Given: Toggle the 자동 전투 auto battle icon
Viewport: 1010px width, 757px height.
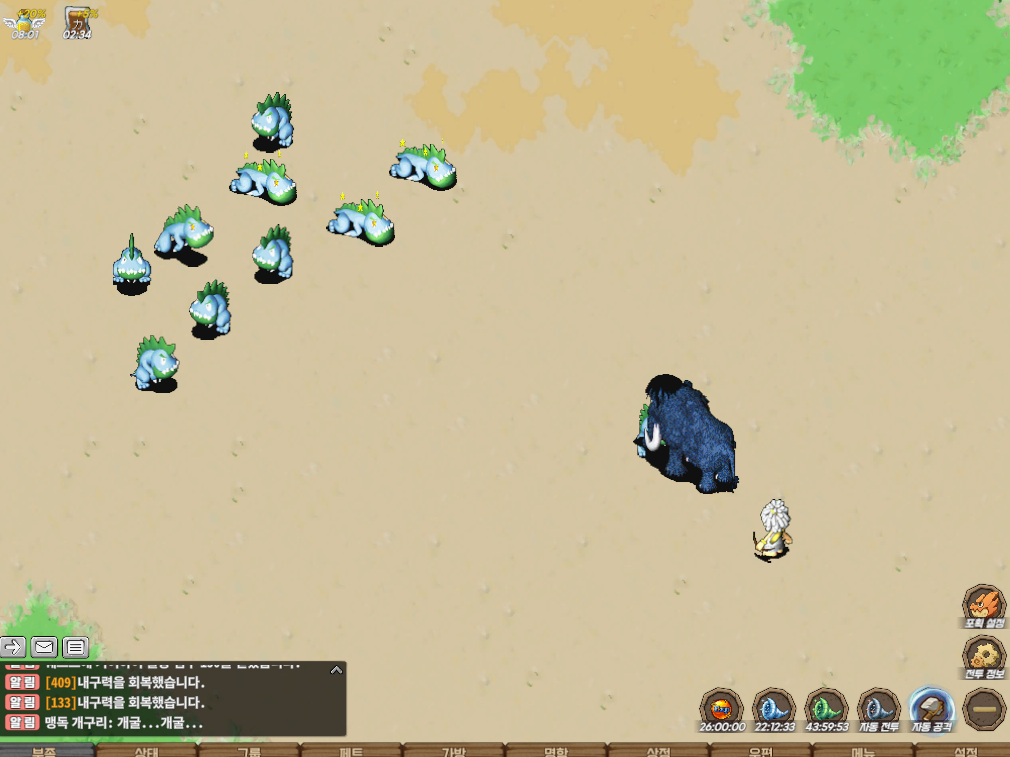Looking at the screenshot, I should click(879, 709).
